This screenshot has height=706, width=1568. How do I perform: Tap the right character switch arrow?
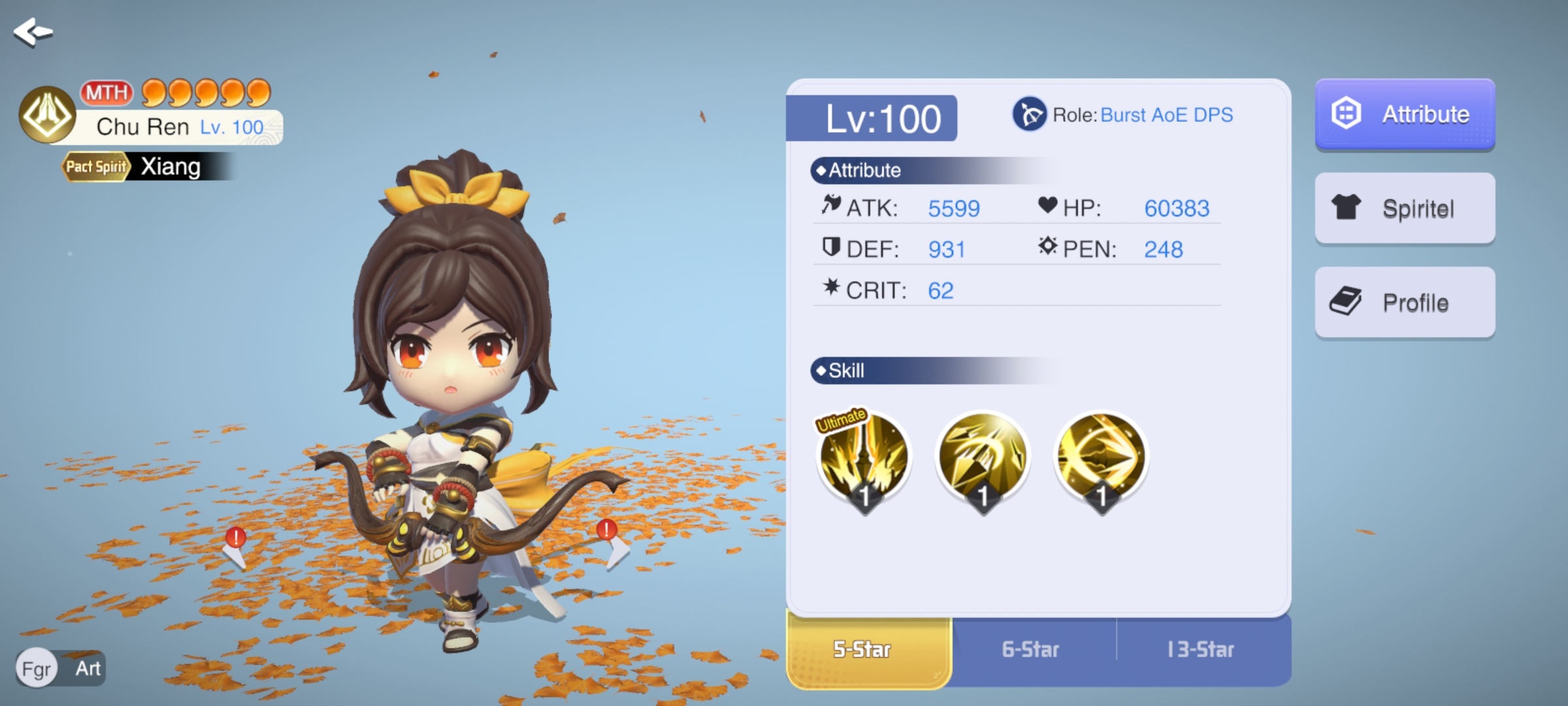pos(612,544)
